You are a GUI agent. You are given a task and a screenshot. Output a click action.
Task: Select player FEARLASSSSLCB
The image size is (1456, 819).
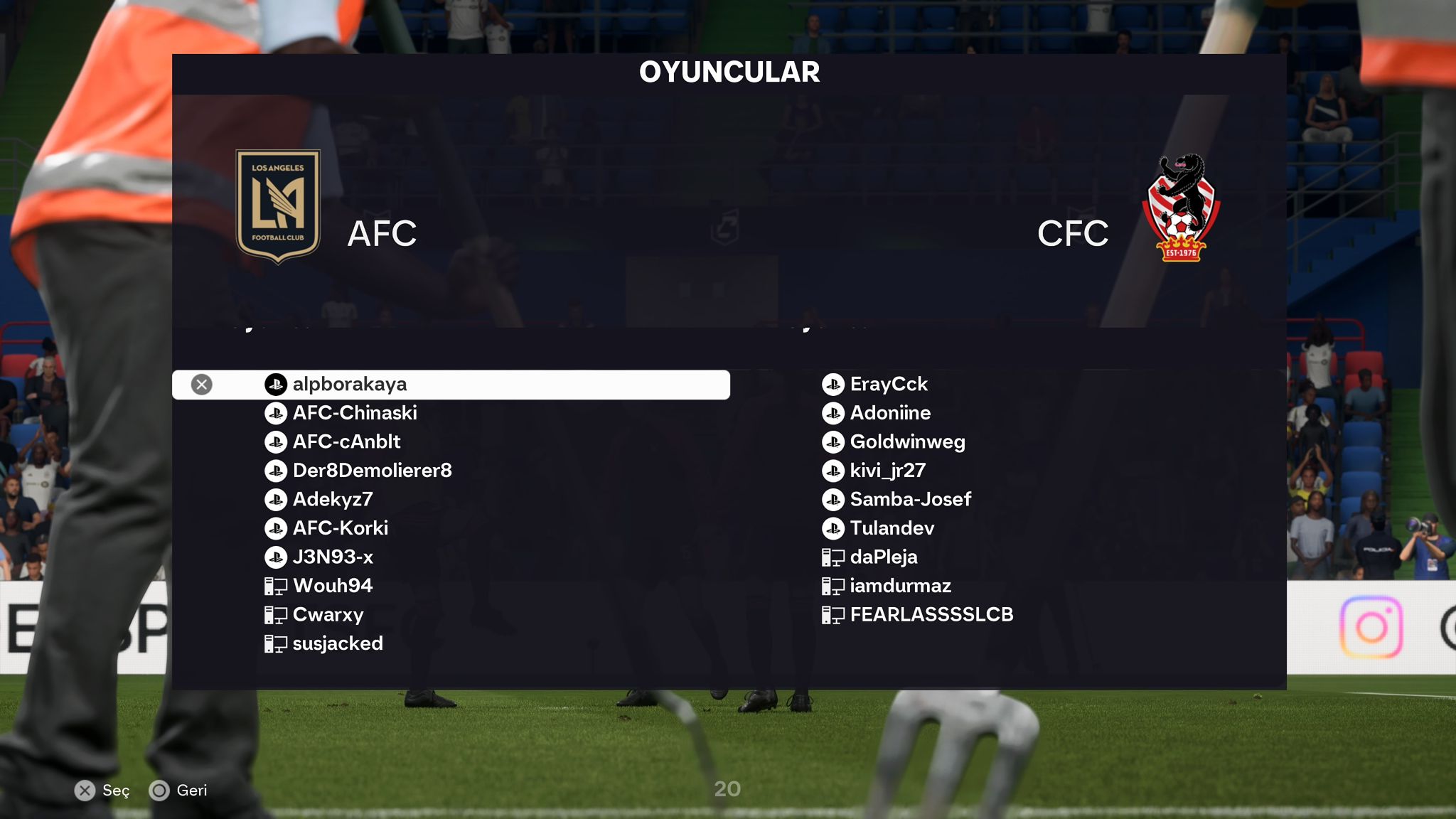click(931, 615)
